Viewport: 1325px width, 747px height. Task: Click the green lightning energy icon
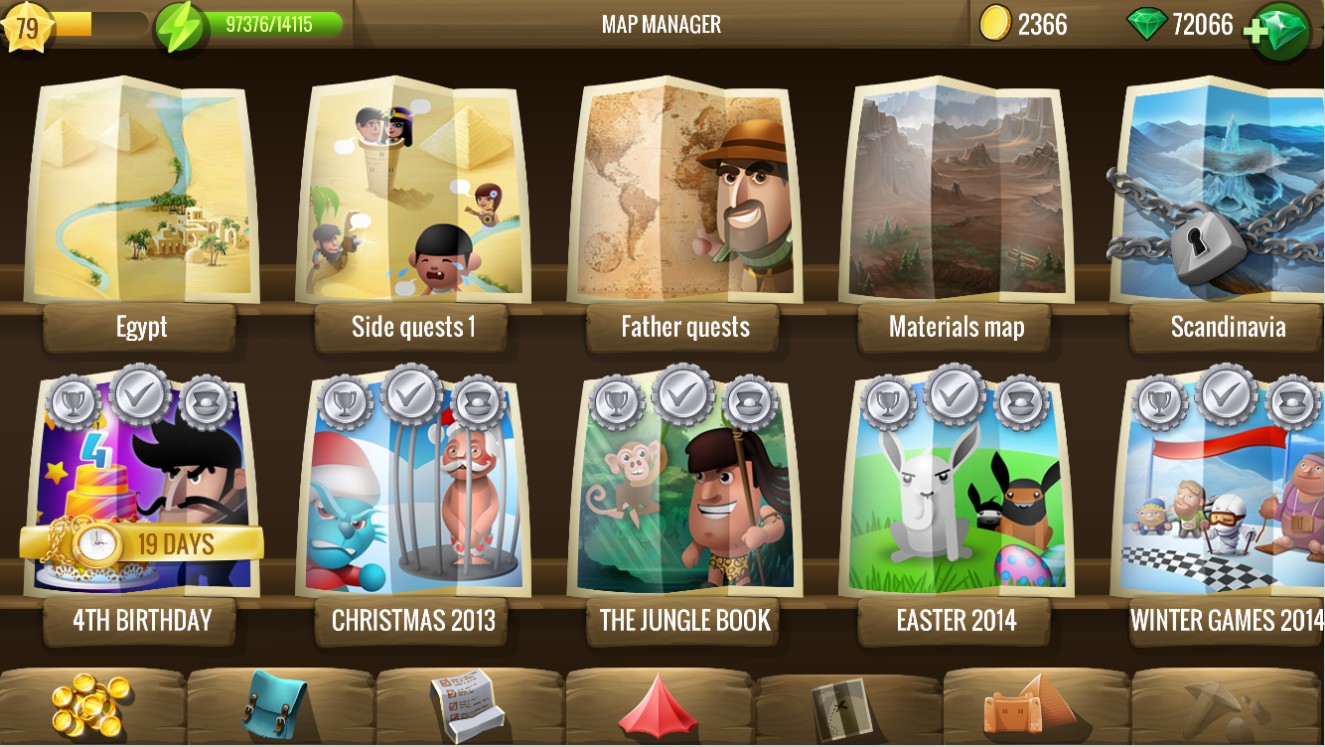[x=181, y=27]
